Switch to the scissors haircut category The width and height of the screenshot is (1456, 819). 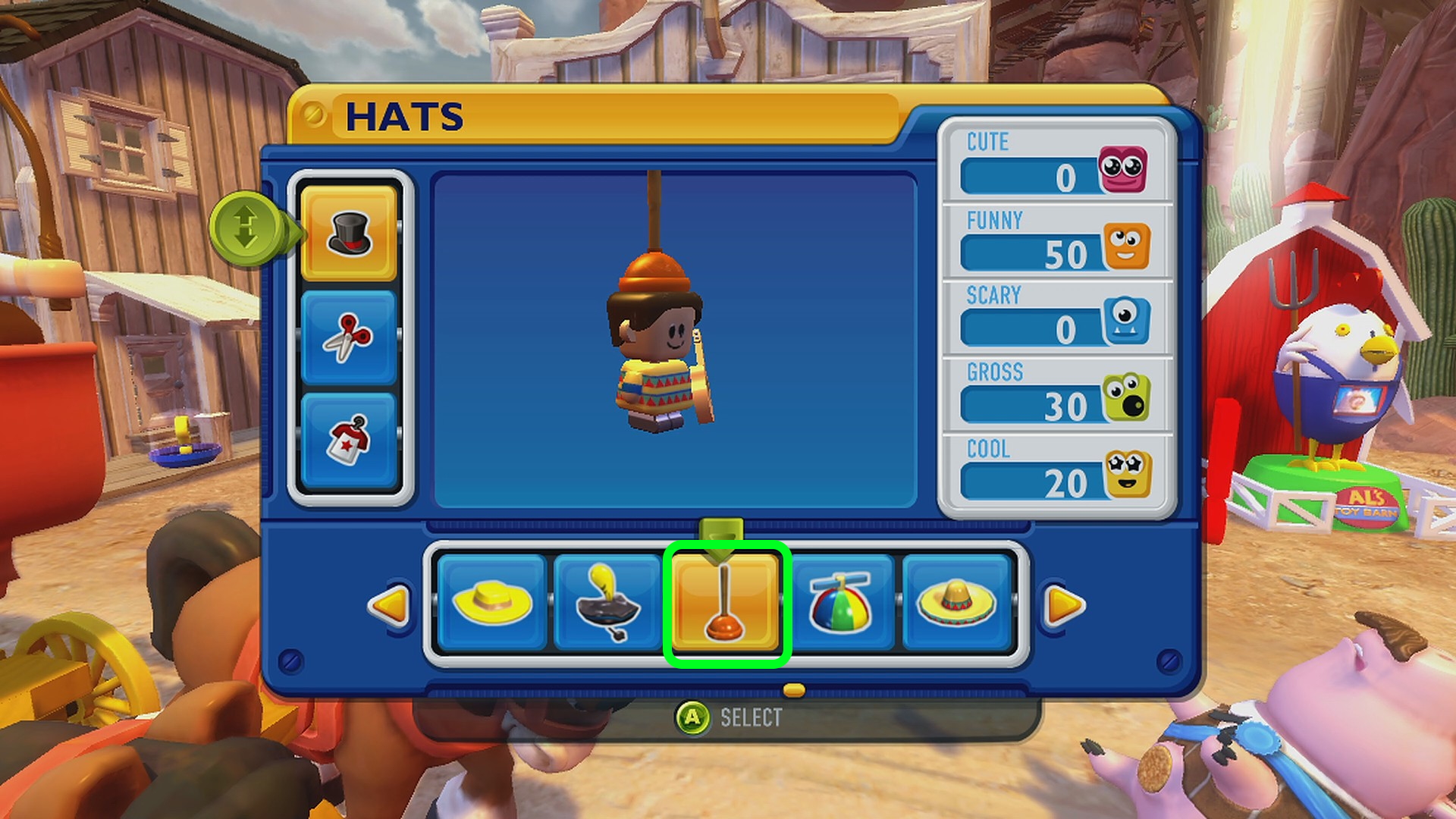point(349,337)
